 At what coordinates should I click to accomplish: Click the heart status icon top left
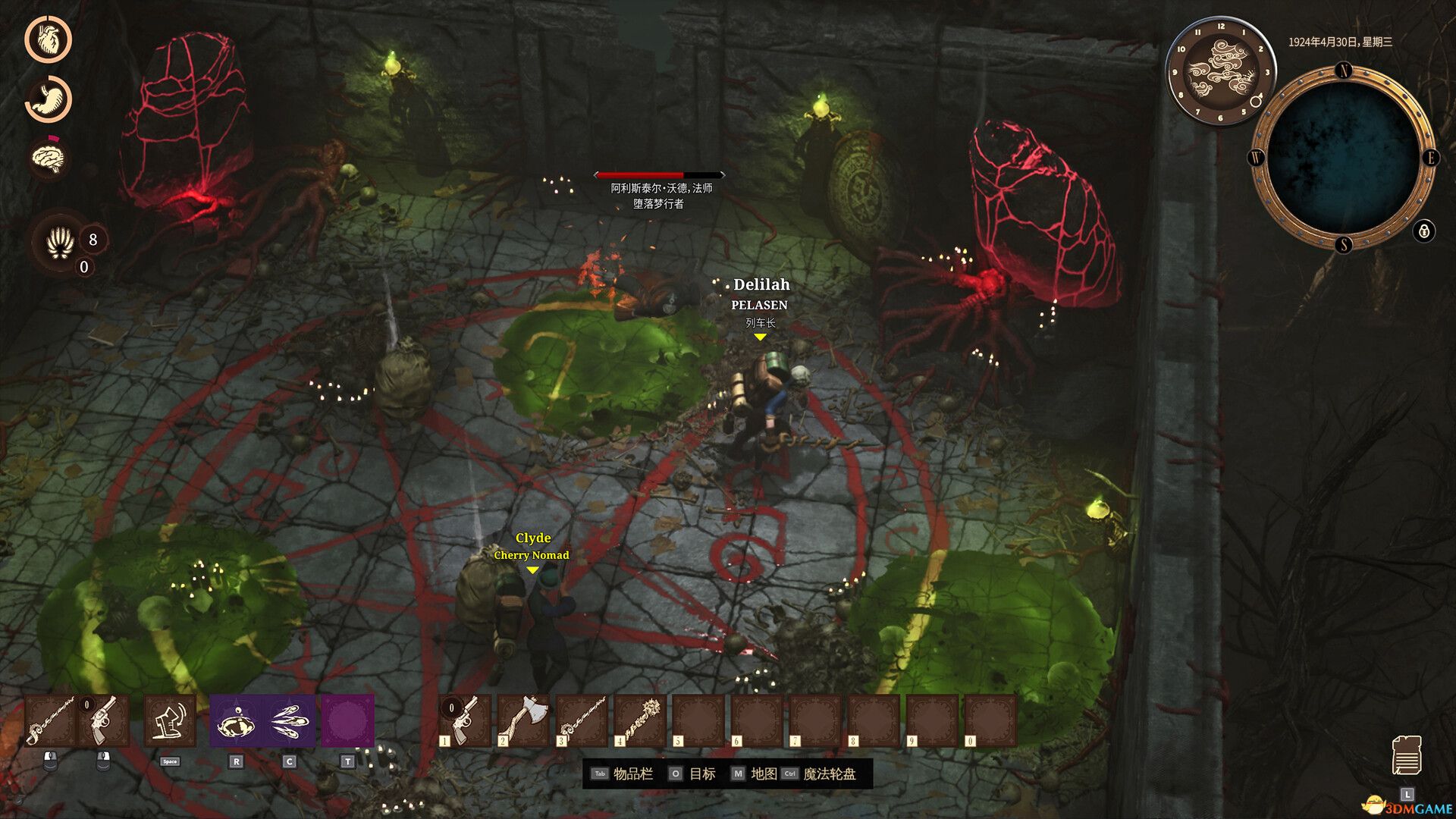click(50, 40)
